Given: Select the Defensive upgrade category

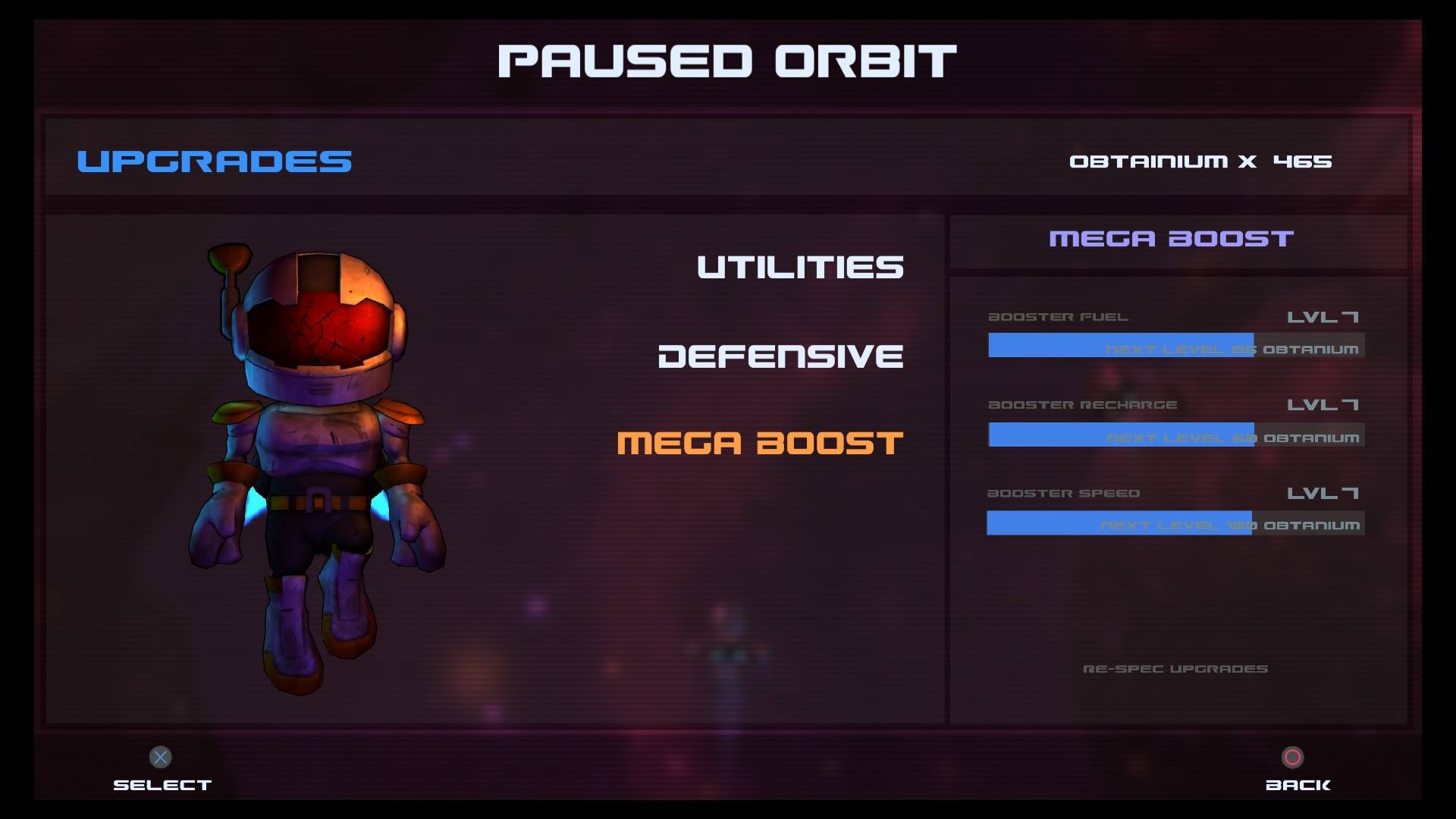Looking at the screenshot, I should click(780, 356).
